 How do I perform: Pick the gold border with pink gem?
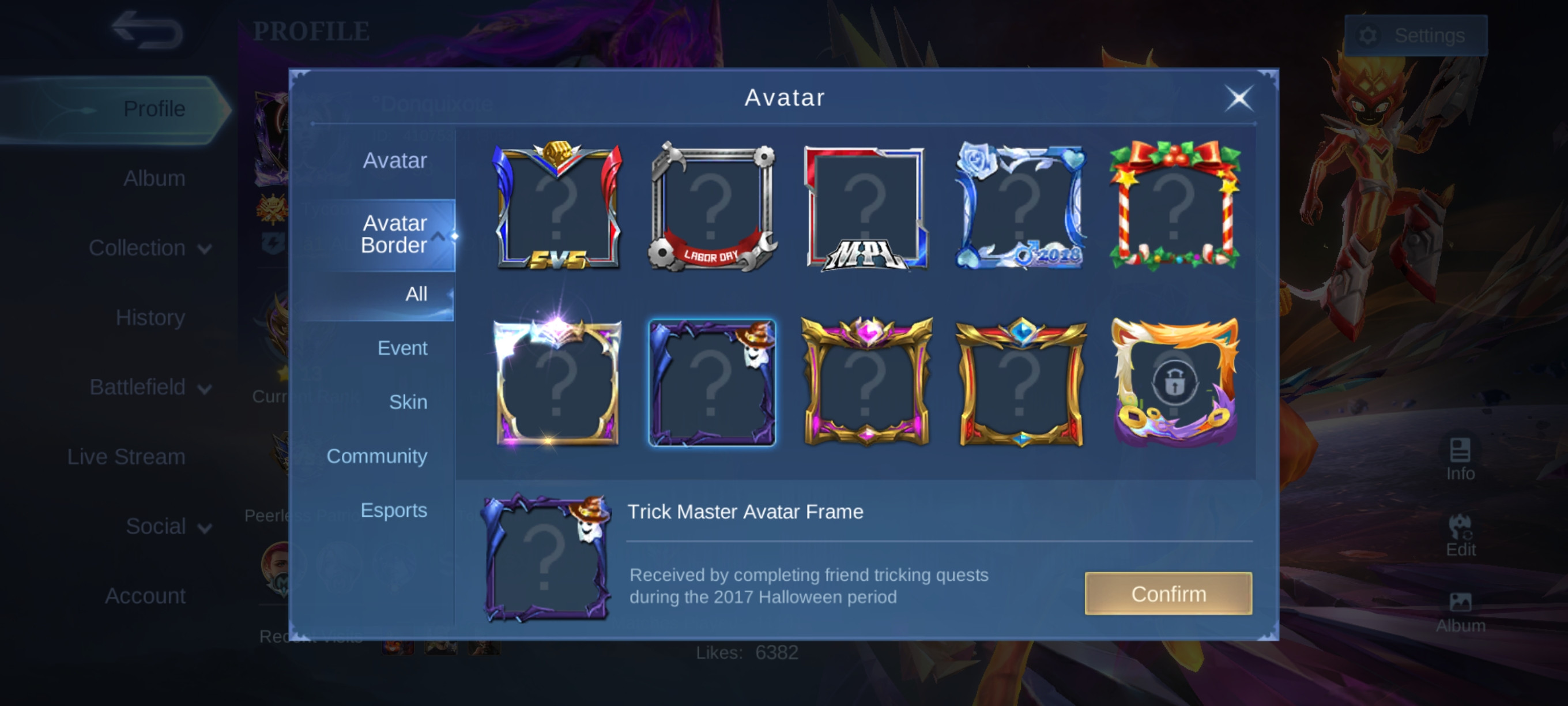865,382
